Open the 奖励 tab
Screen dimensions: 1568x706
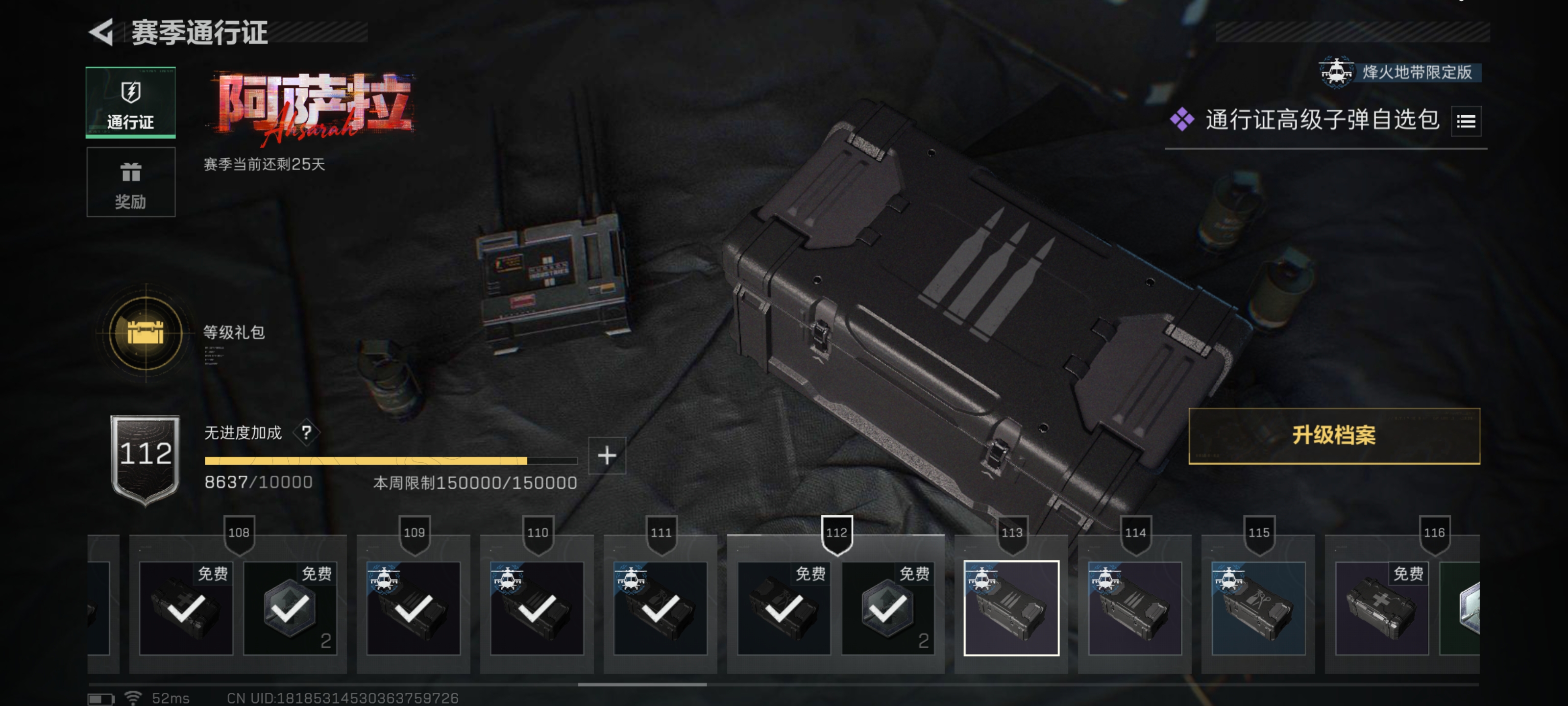pos(131,182)
